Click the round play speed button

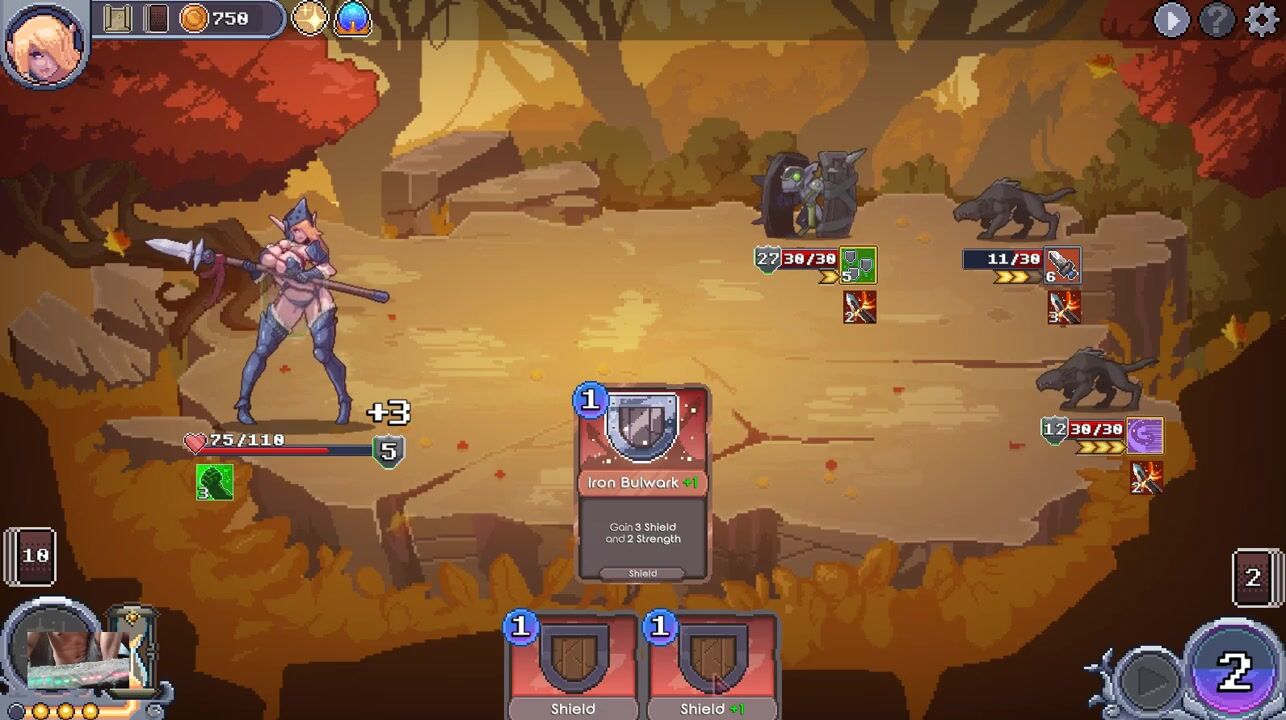(x=1171, y=20)
